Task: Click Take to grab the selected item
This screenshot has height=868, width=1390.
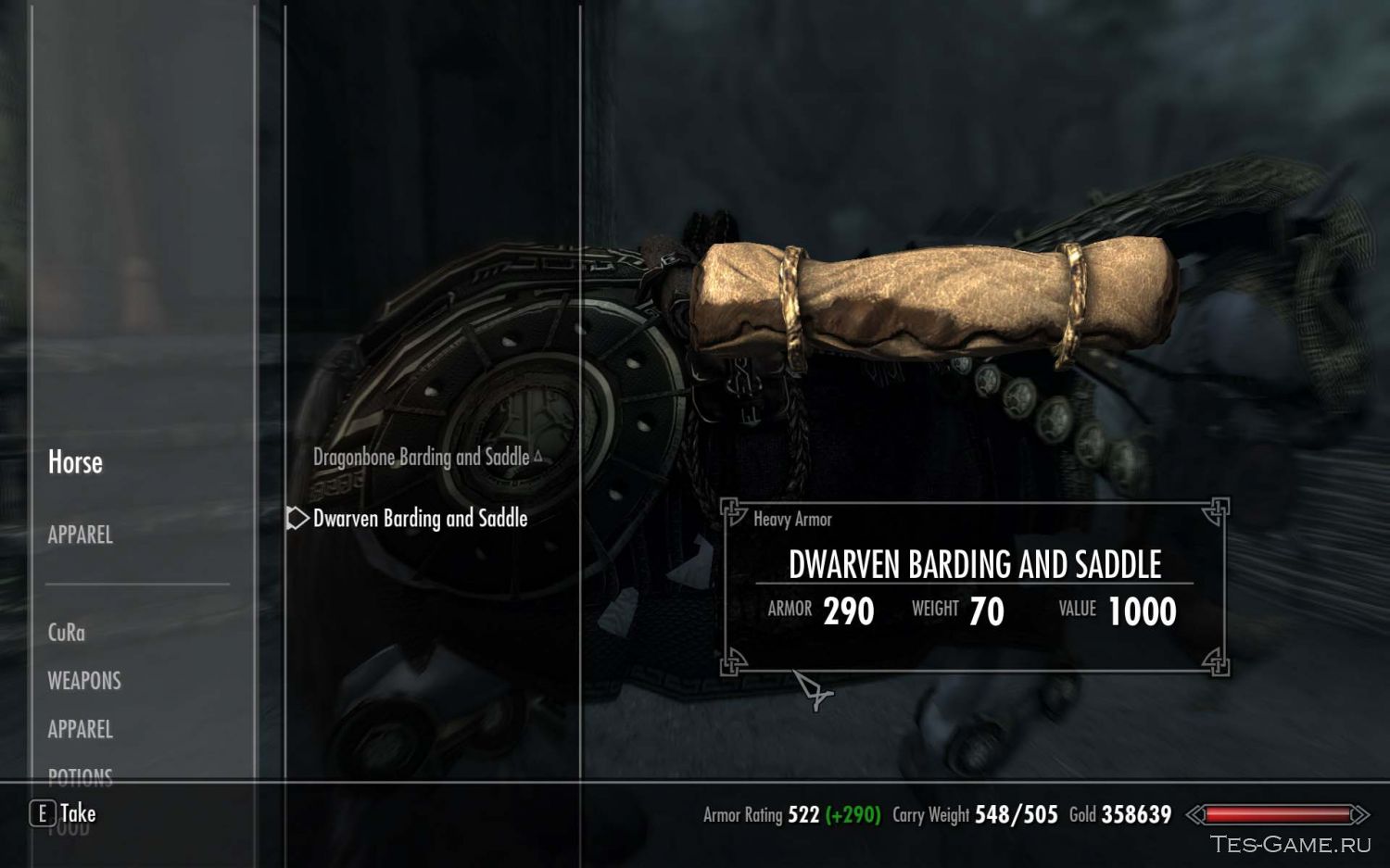Action: click(79, 812)
